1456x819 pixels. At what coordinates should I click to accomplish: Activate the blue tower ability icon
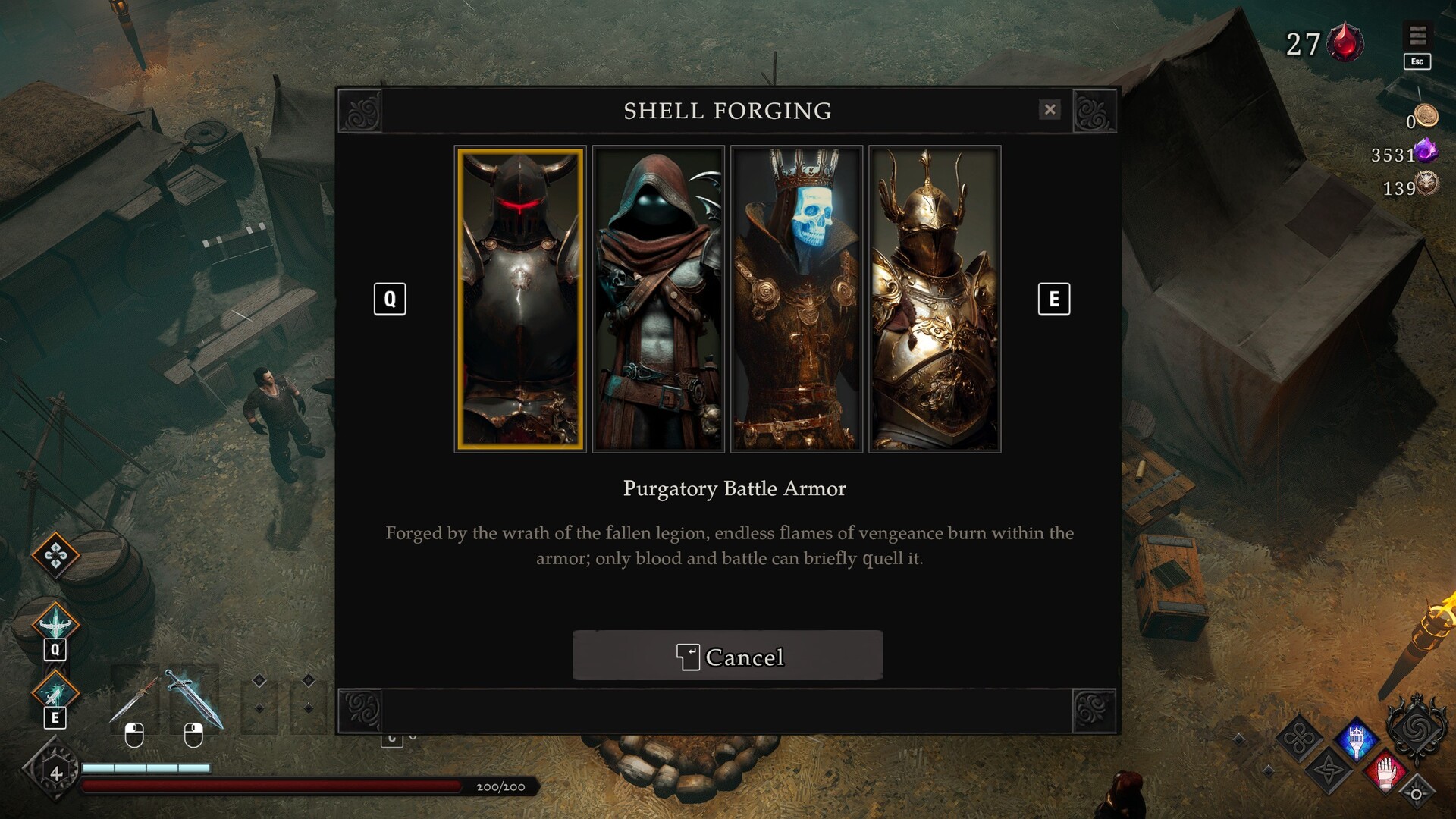pos(1357,738)
